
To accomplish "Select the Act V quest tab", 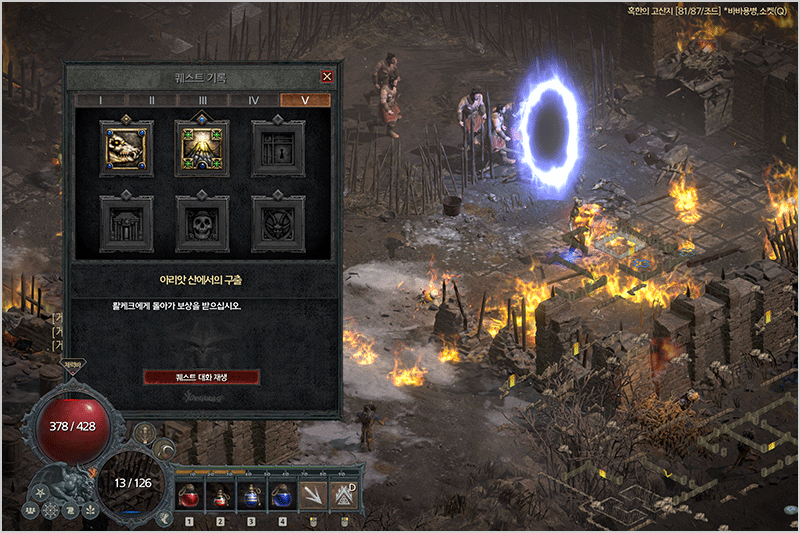I will click(x=305, y=100).
